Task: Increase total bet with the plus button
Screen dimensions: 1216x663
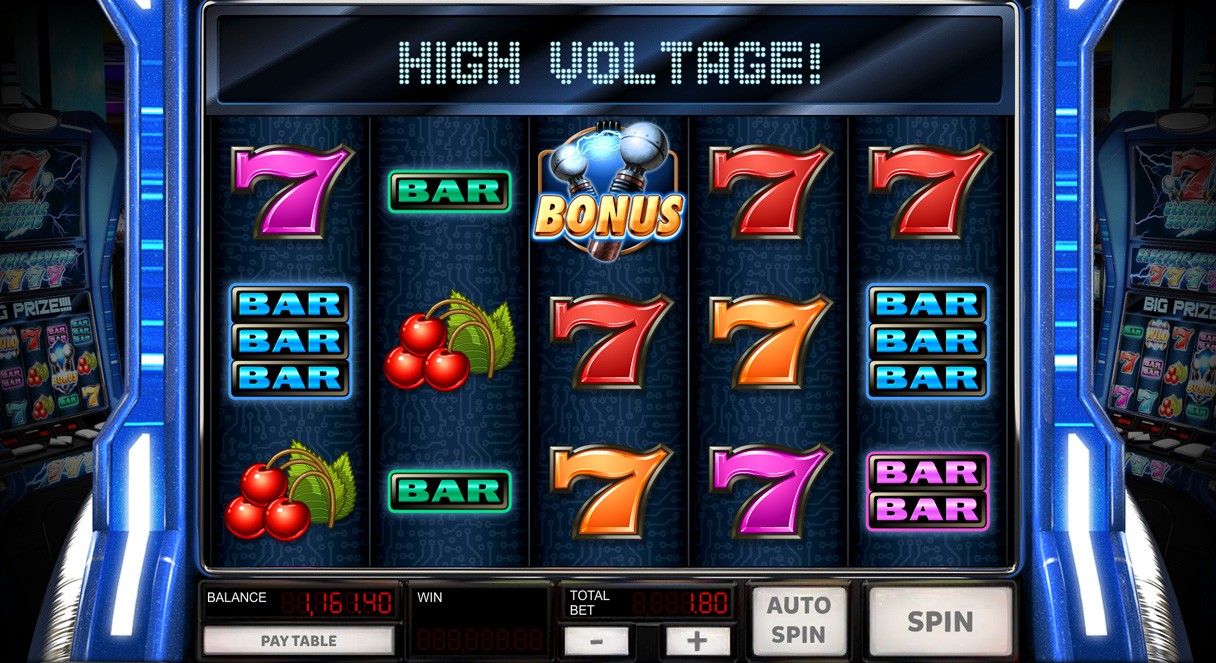Action: click(697, 642)
